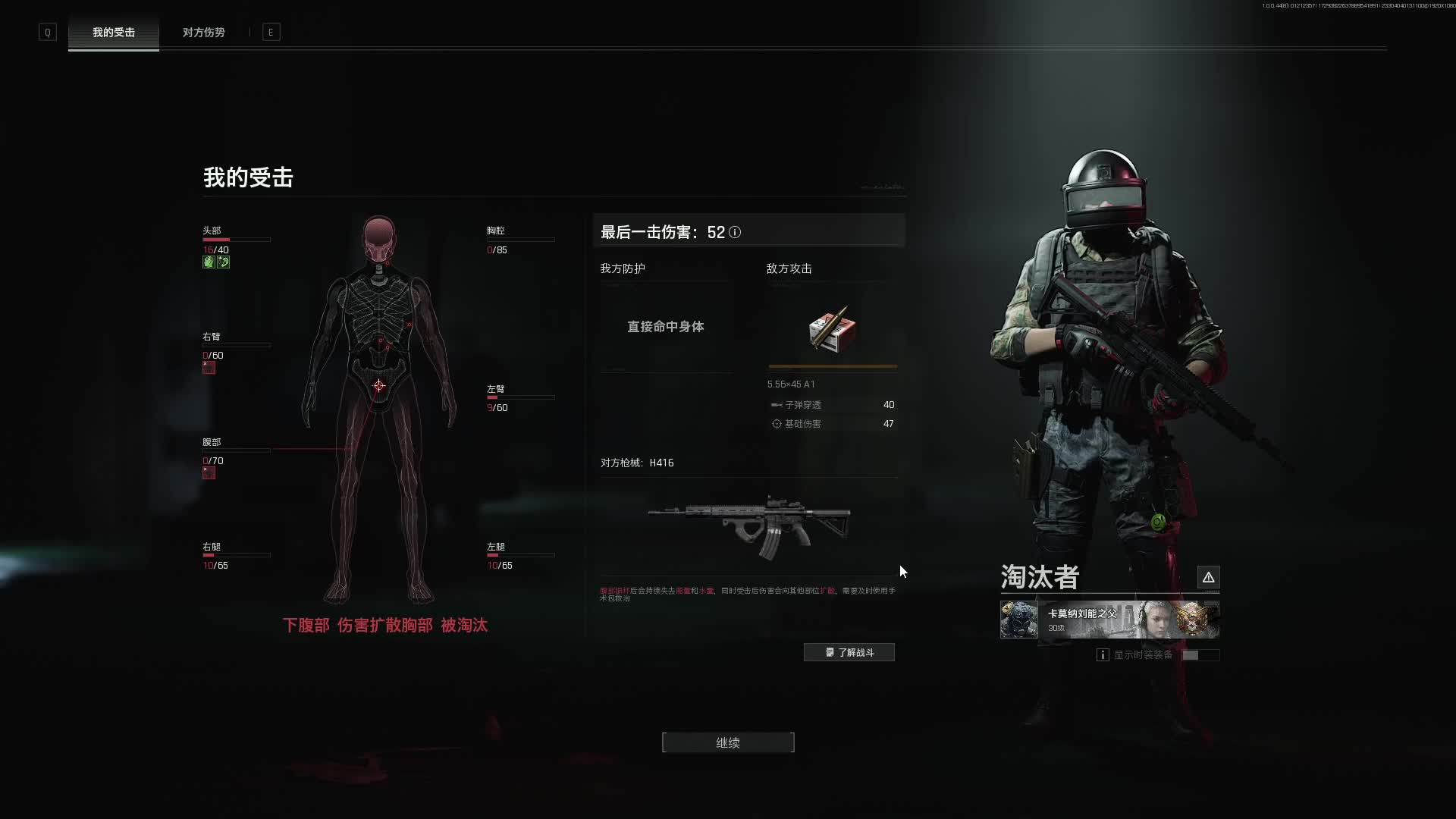Click the report warning triangle icon
Viewport: 1456px width, 819px height.
point(1208,577)
